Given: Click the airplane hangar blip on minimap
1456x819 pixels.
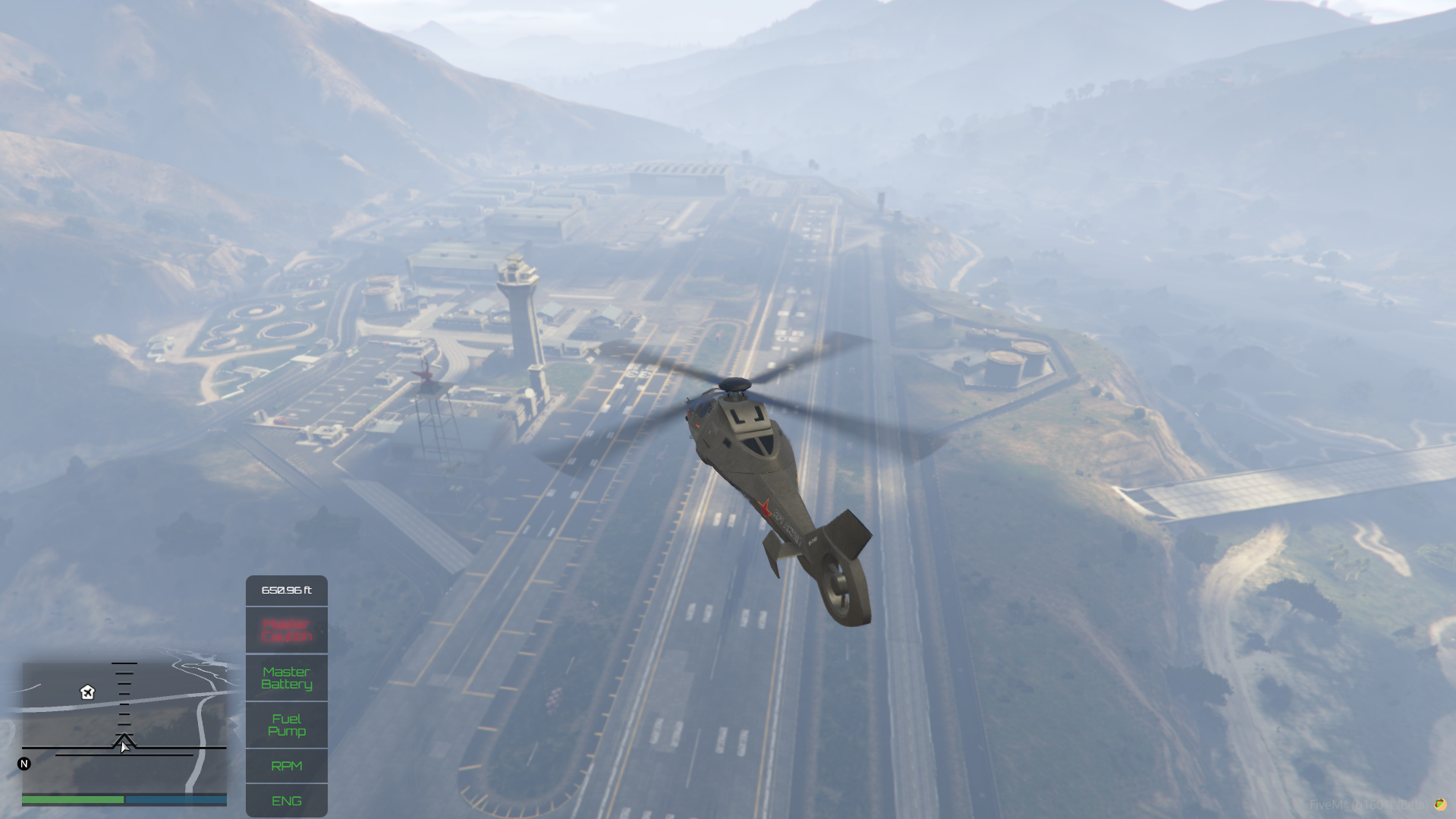Looking at the screenshot, I should click(x=86, y=693).
